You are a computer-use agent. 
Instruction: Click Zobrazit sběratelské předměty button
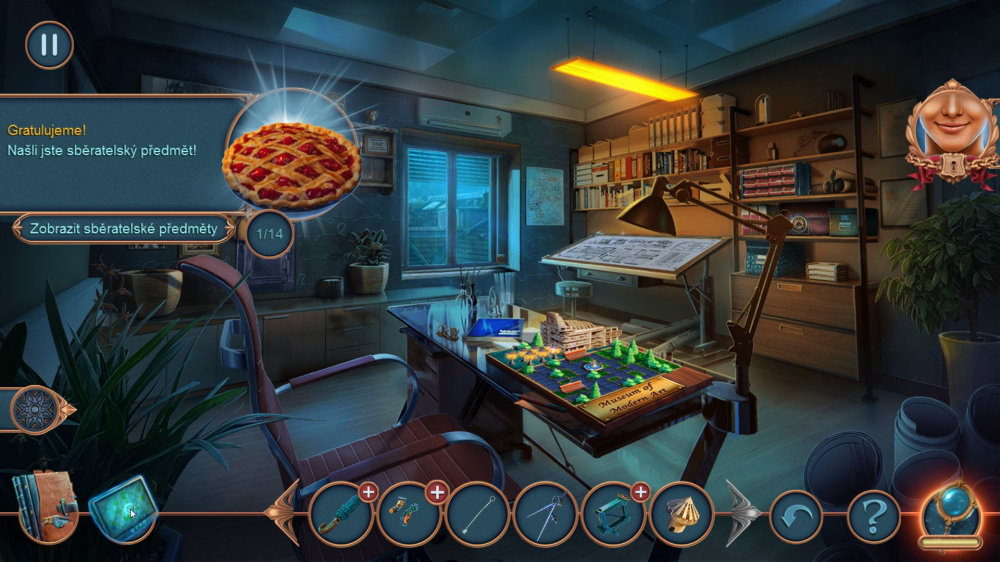[123, 228]
